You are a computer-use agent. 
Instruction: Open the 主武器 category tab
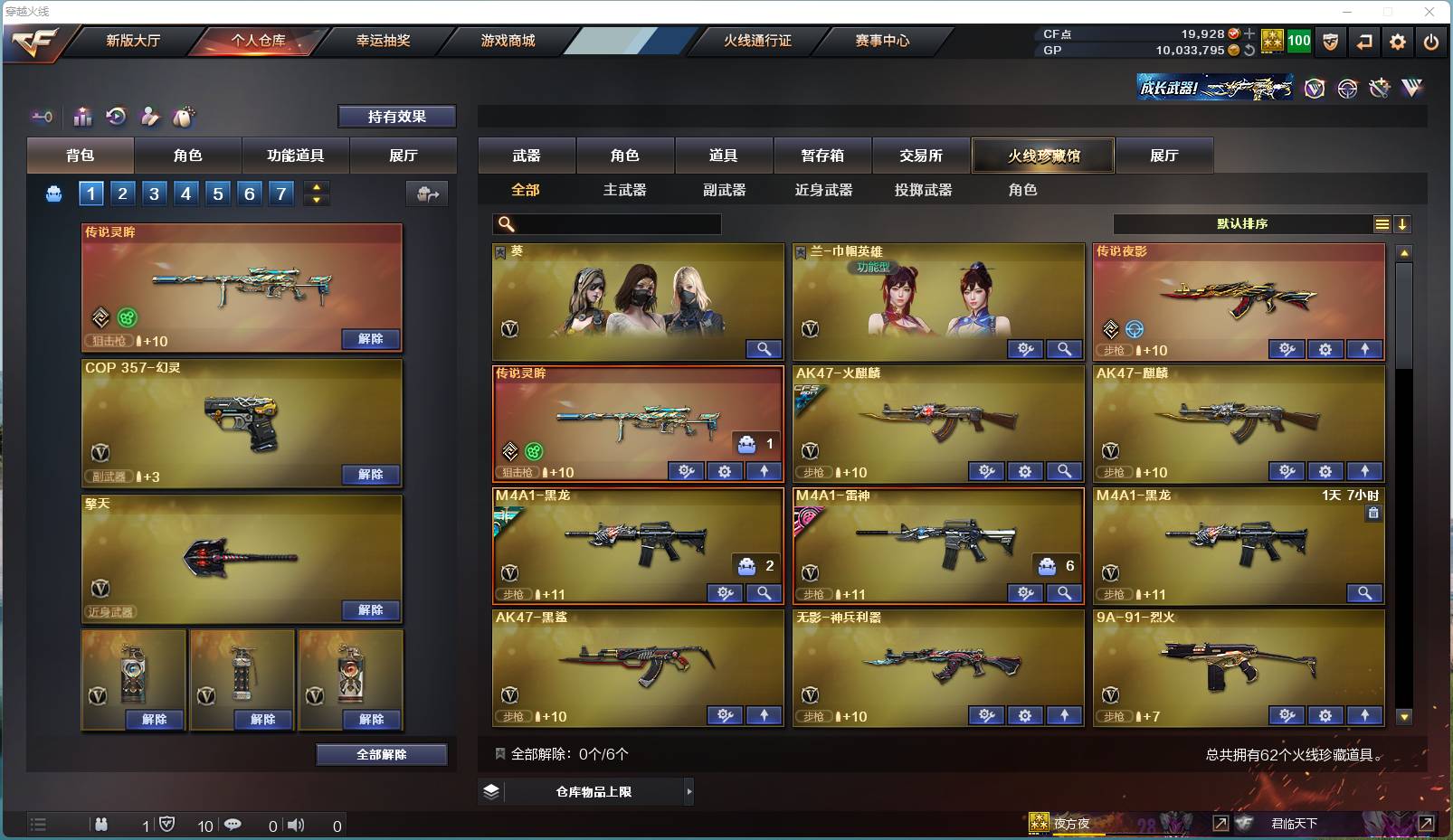[x=625, y=190]
